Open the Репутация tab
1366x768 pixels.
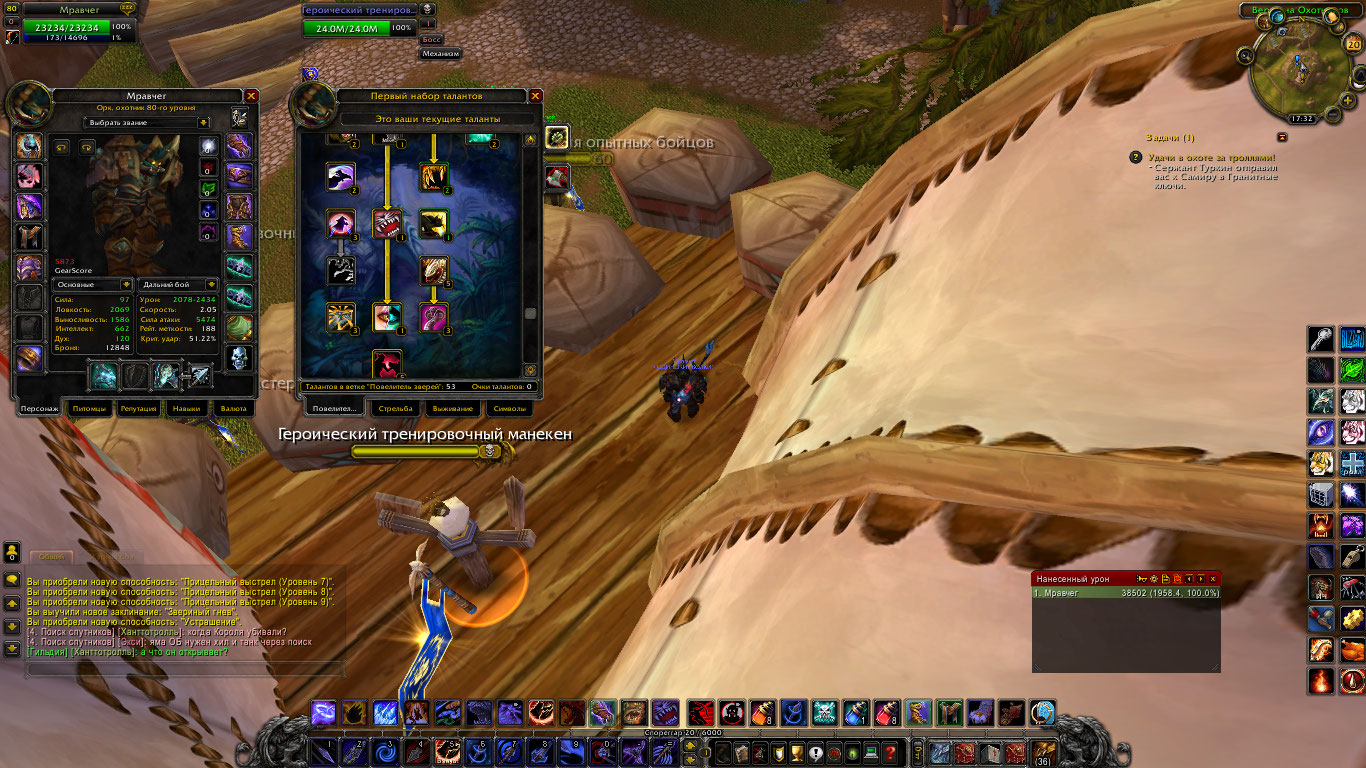coord(139,408)
